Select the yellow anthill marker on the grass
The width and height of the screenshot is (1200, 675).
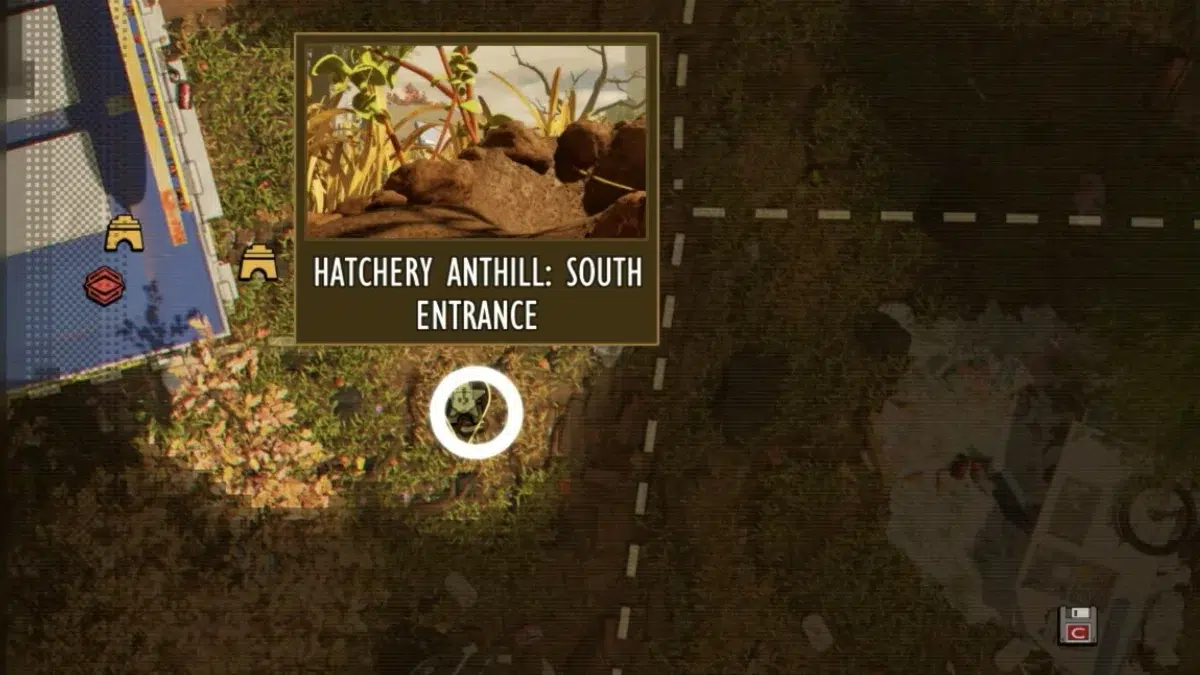pyautogui.click(x=258, y=263)
